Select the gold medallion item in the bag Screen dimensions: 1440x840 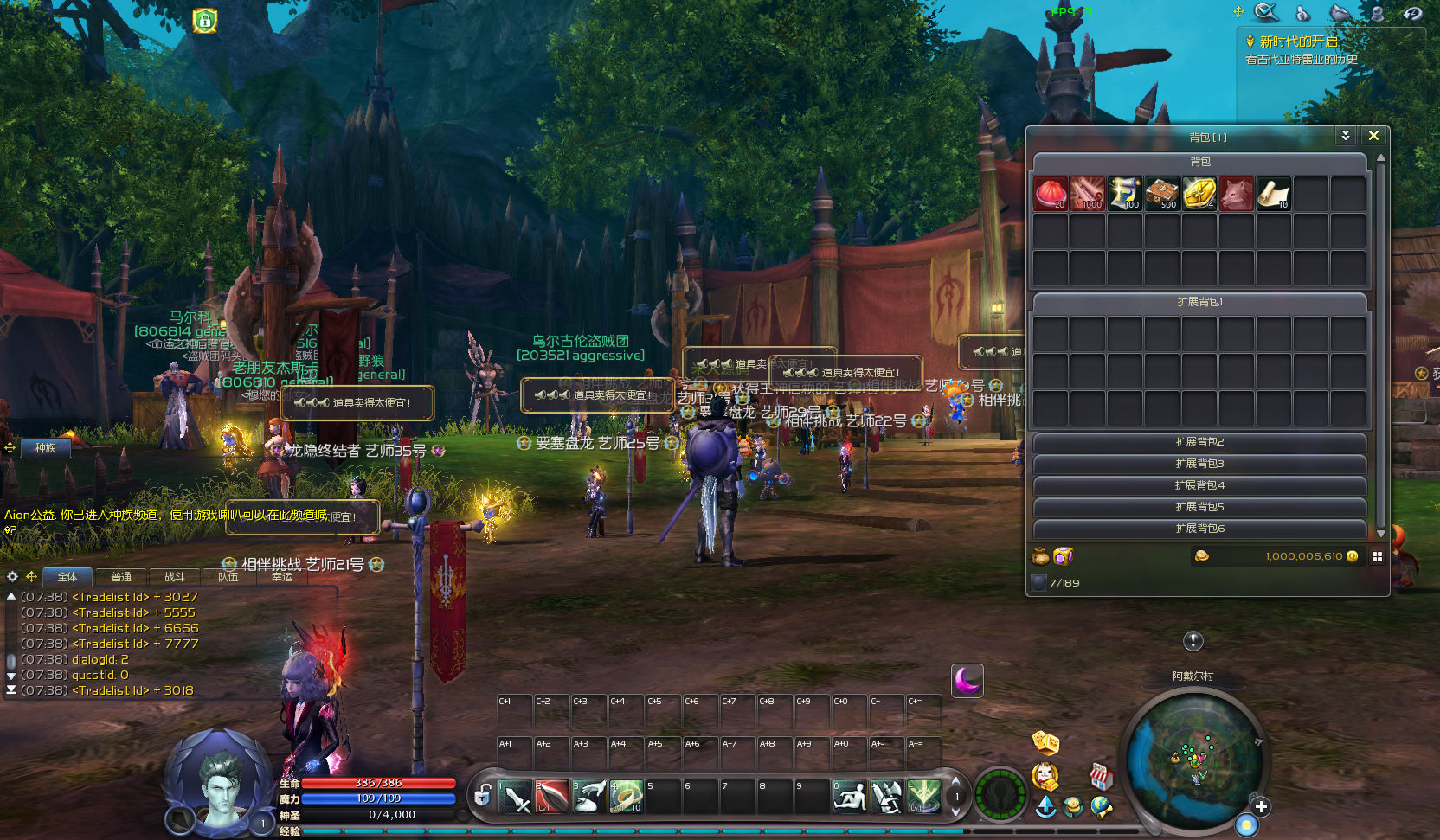pyautogui.click(x=1199, y=194)
